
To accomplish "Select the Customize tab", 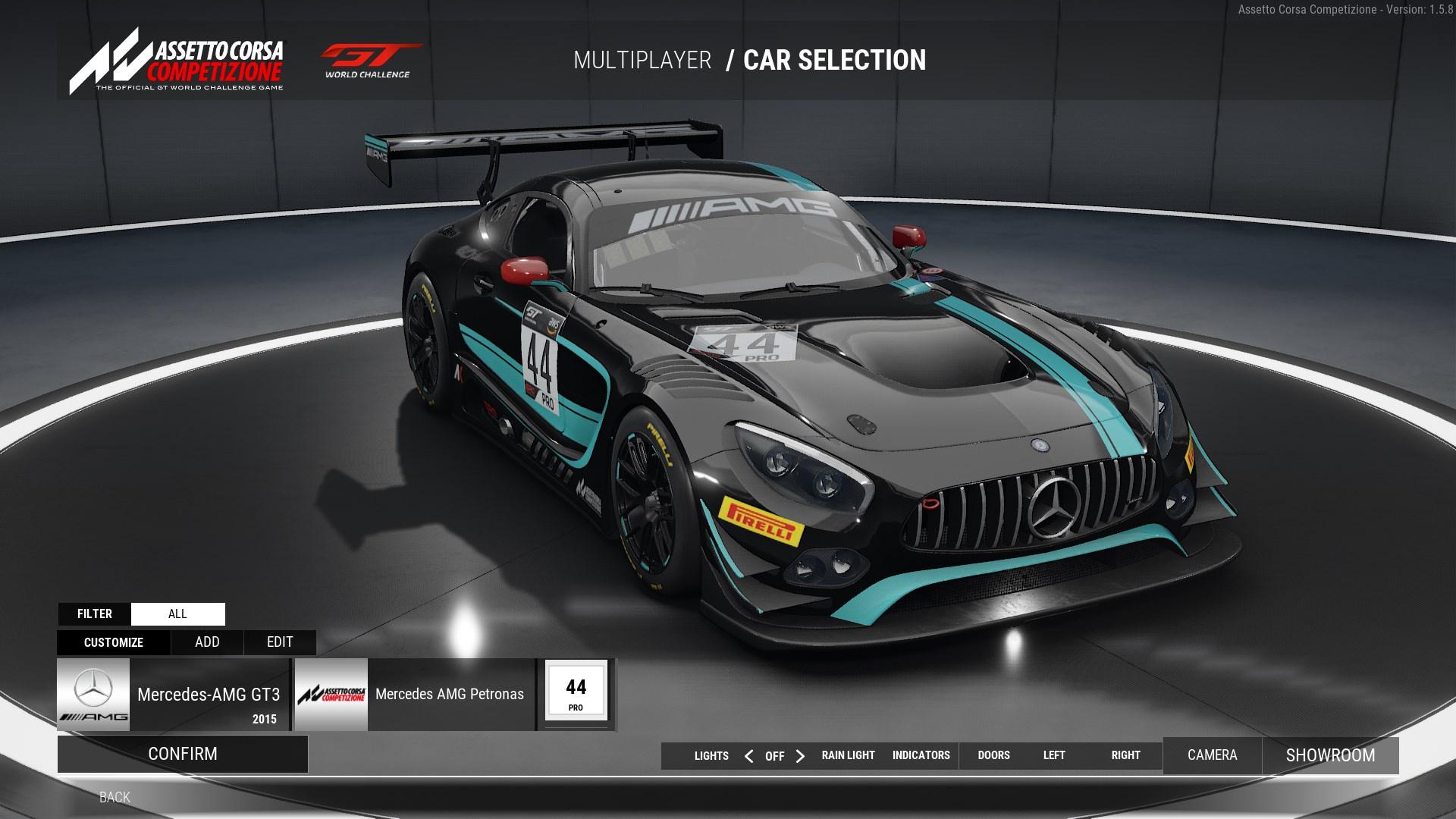I will pyautogui.click(x=114, y=642).
